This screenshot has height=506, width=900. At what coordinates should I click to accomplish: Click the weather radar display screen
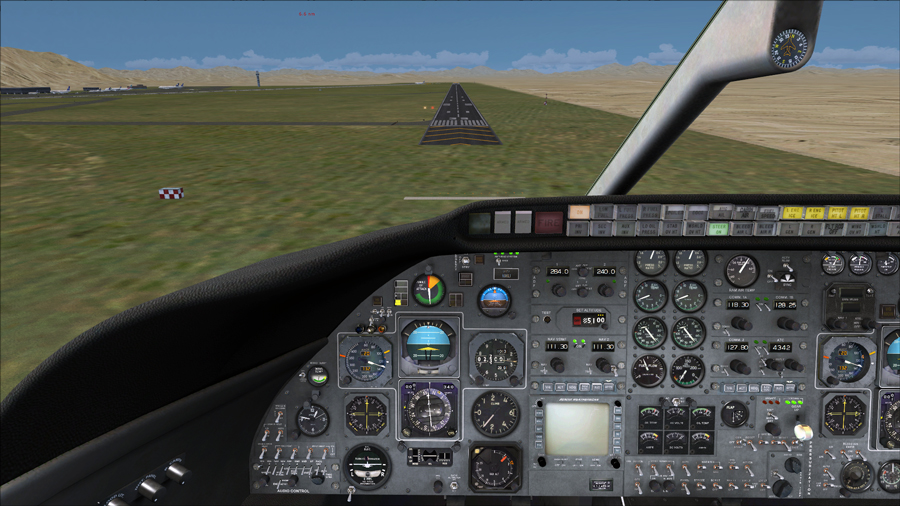[576, 428]
